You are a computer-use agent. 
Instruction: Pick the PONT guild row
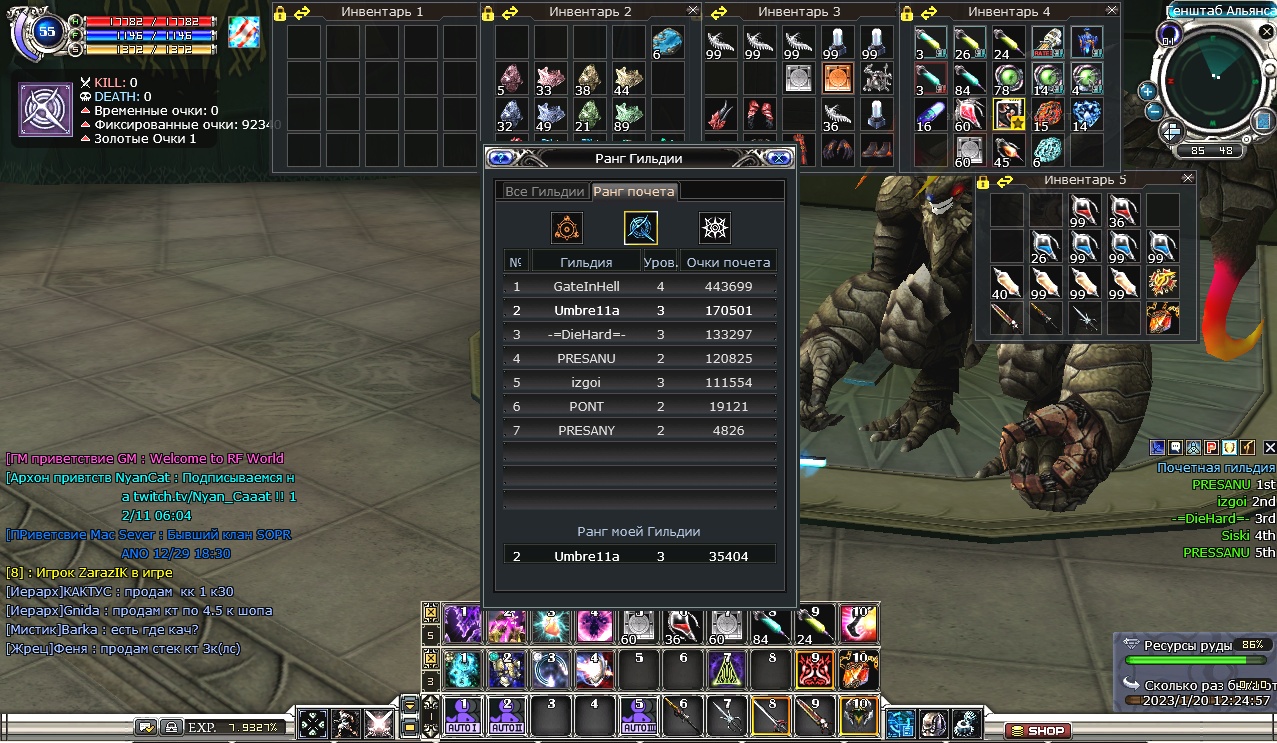640,407
